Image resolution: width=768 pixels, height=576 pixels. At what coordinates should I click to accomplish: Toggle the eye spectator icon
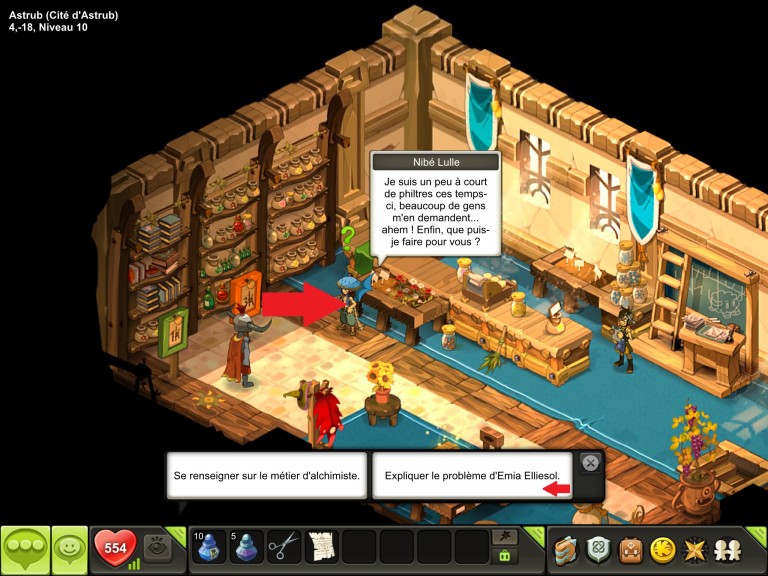pos(157,547)
